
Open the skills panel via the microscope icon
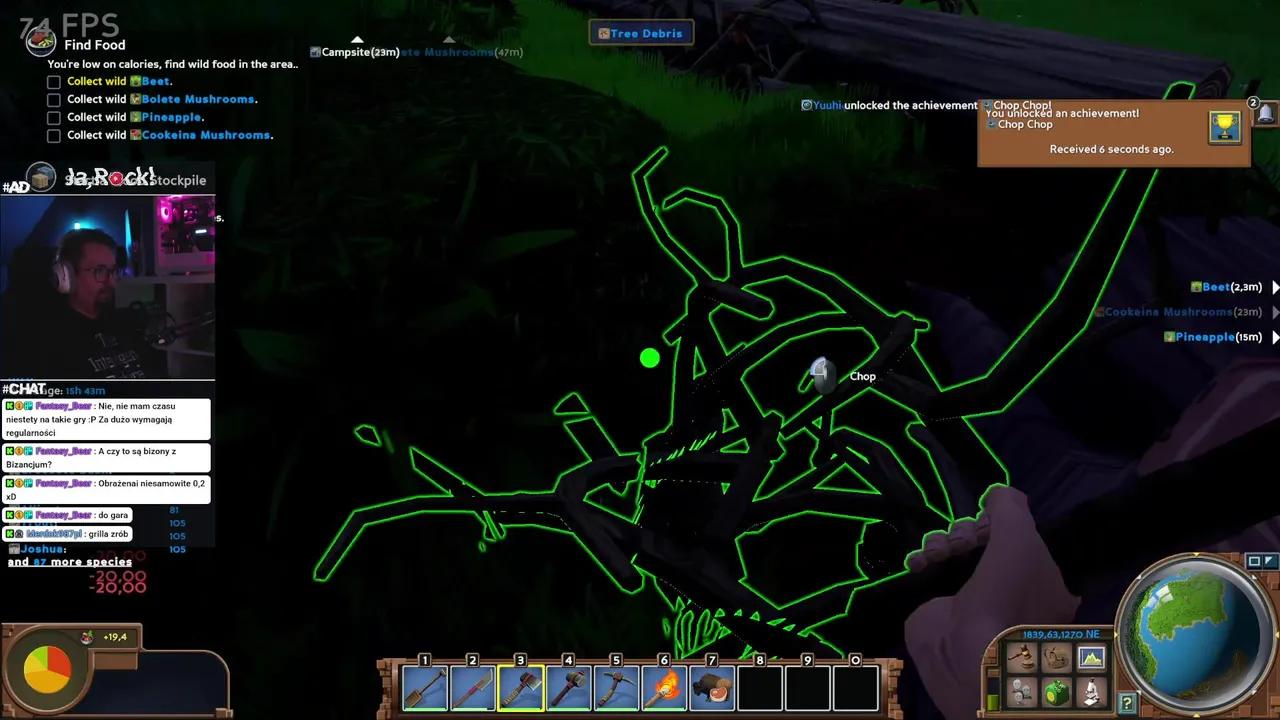[1090, 691]
